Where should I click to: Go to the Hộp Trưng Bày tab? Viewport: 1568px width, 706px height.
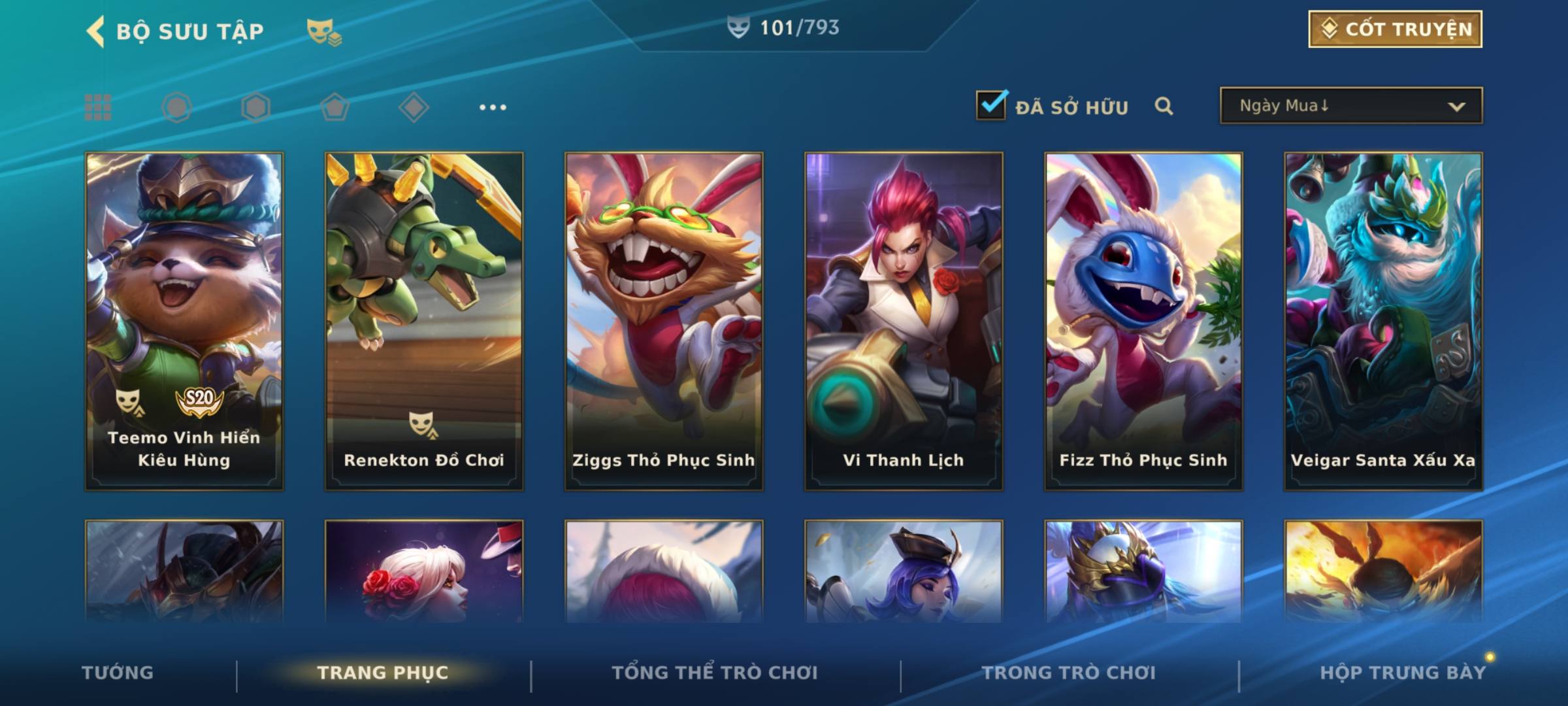click(x=1403, y=673)
